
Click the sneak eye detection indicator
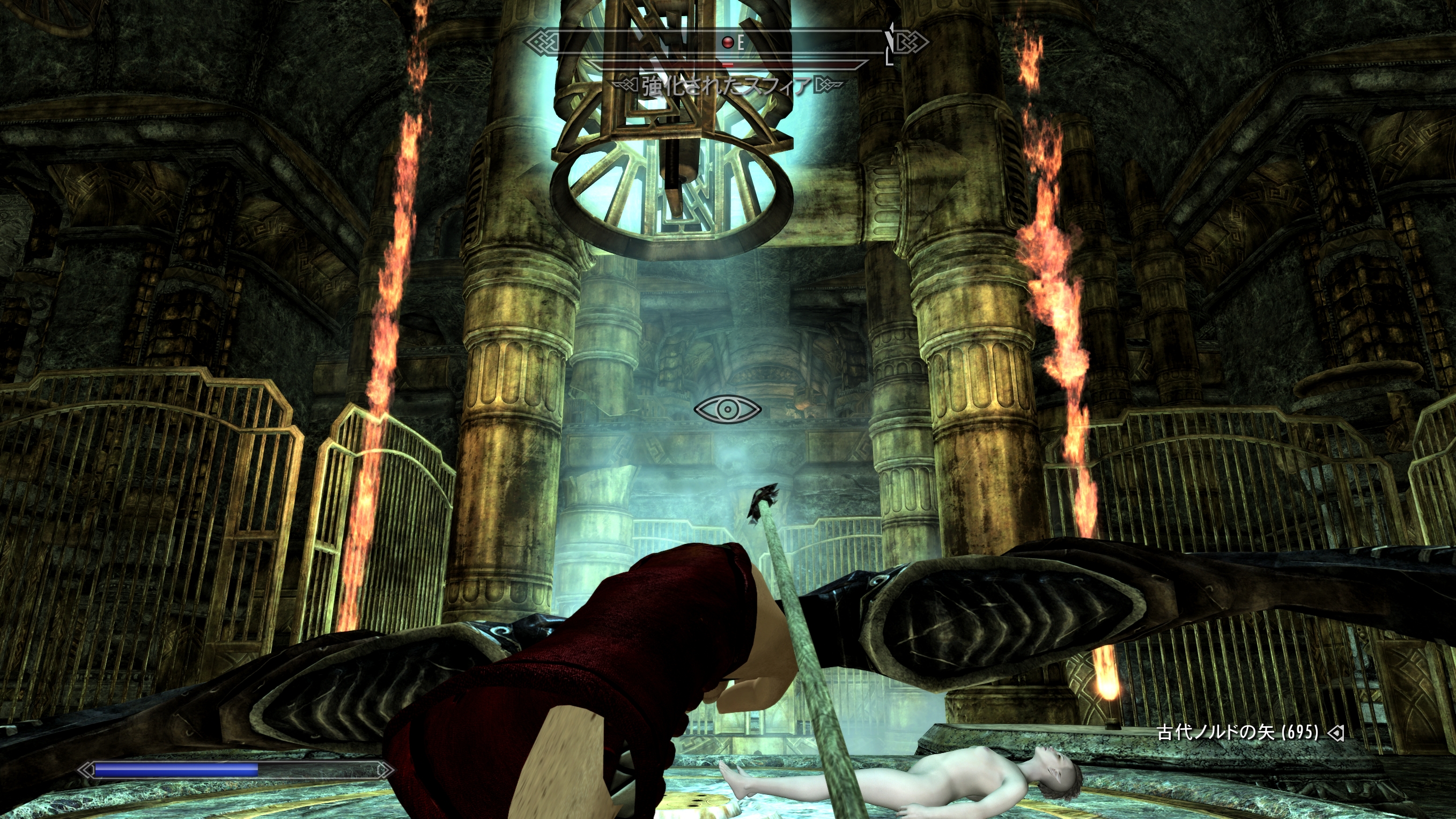point(727,409)
